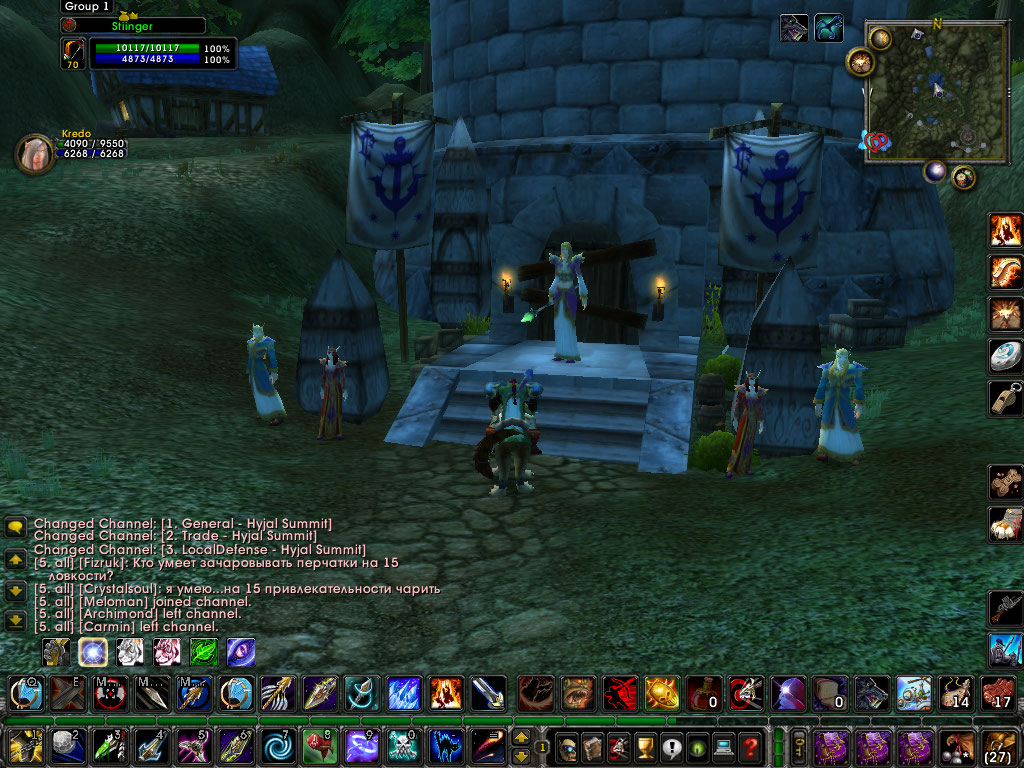The image size is (1024, 768).
Task: Cast the black cat silhouette ability
Action: click(x=446, y=746)
